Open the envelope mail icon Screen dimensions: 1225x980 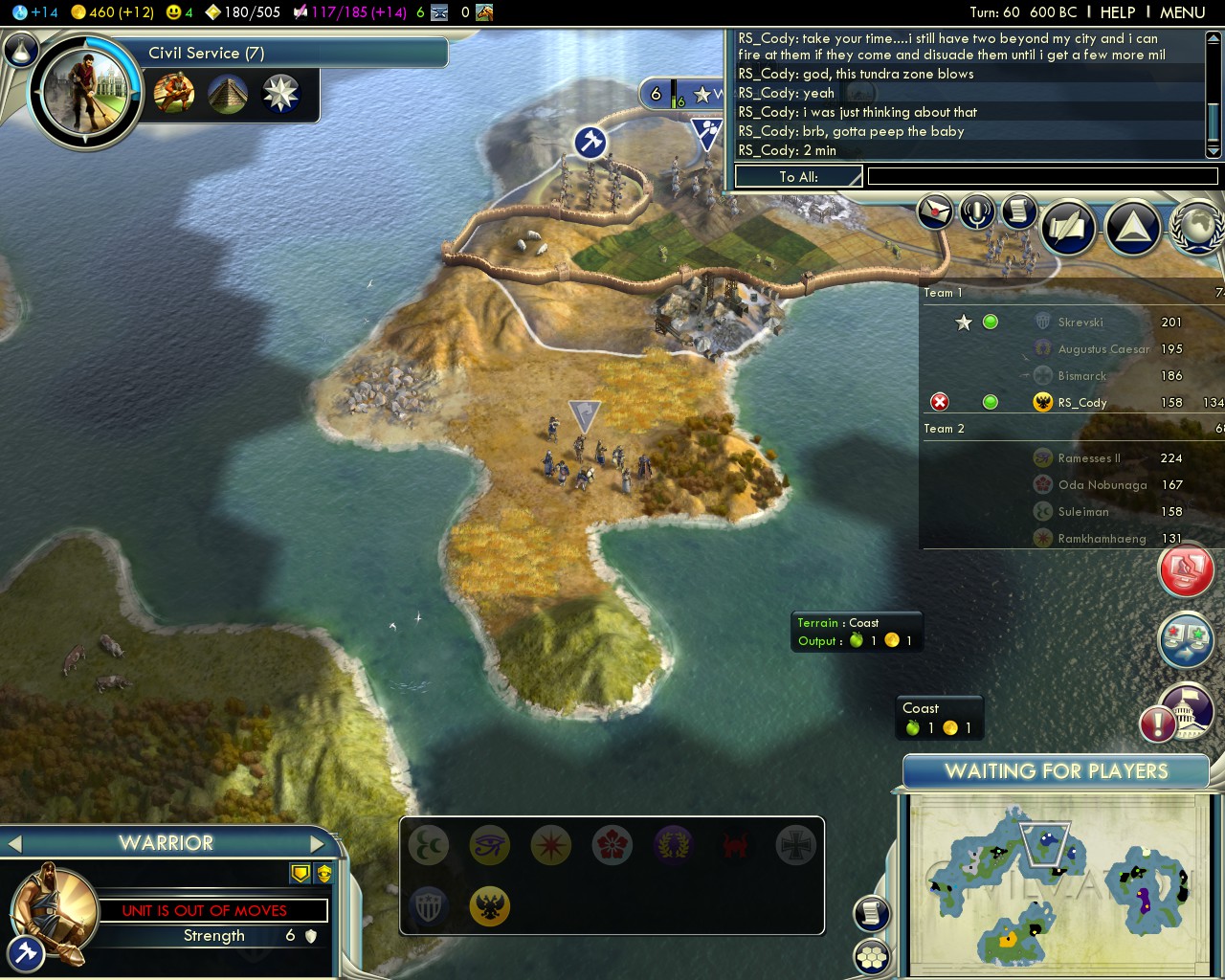[x=935, y=212]
